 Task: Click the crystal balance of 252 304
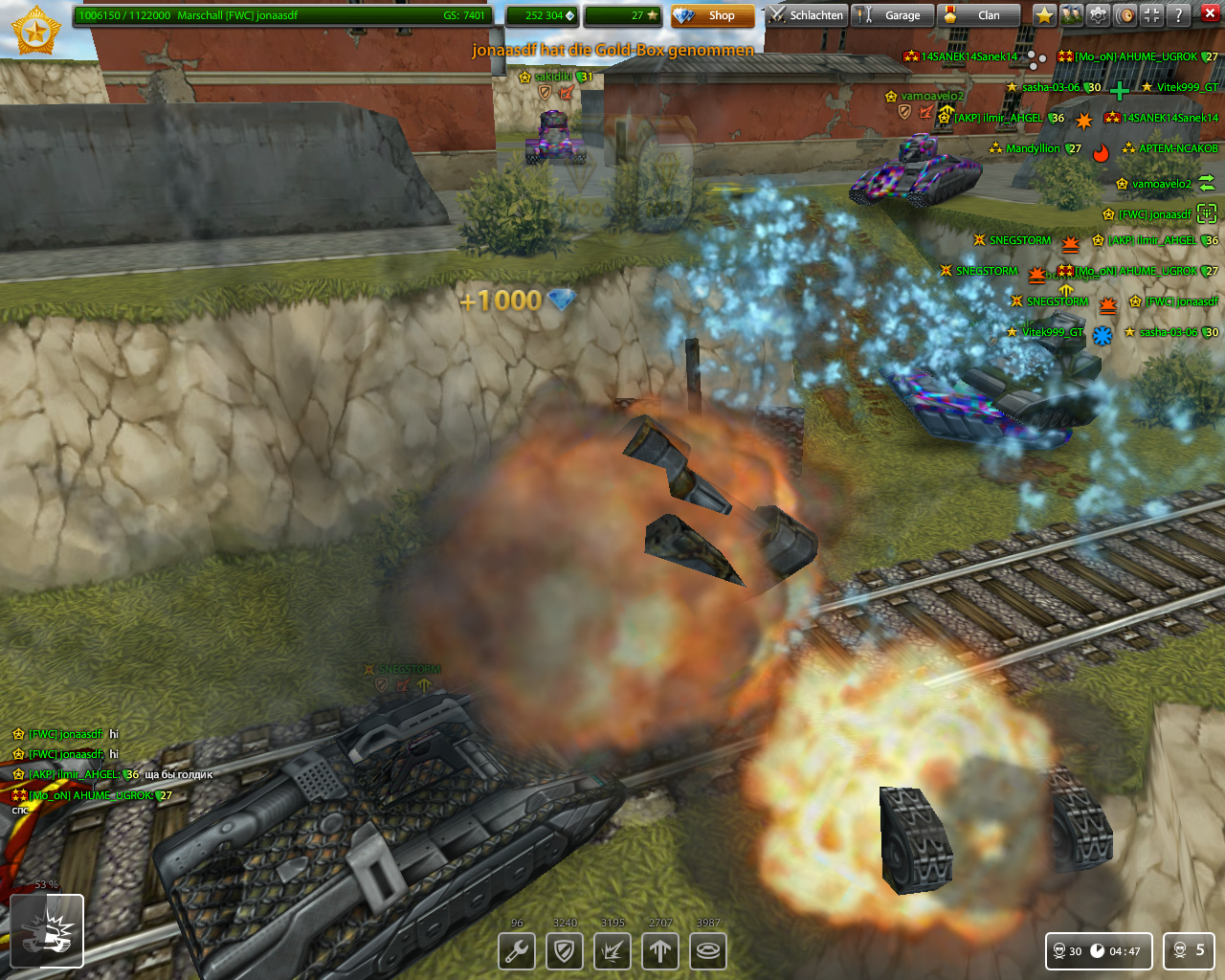(x=542, y=15)
